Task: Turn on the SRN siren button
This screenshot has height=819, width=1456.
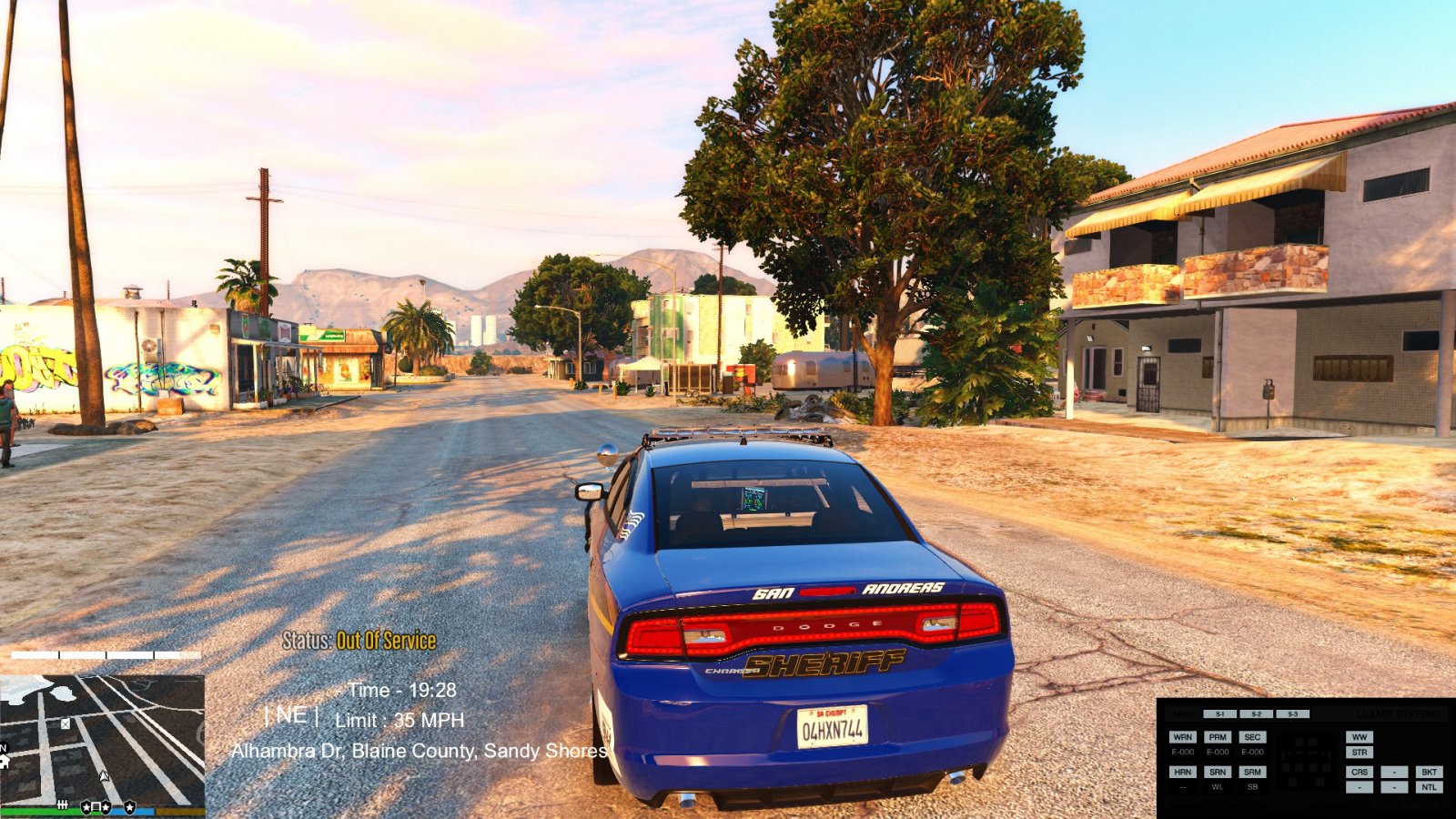Action: [1218, 772]
